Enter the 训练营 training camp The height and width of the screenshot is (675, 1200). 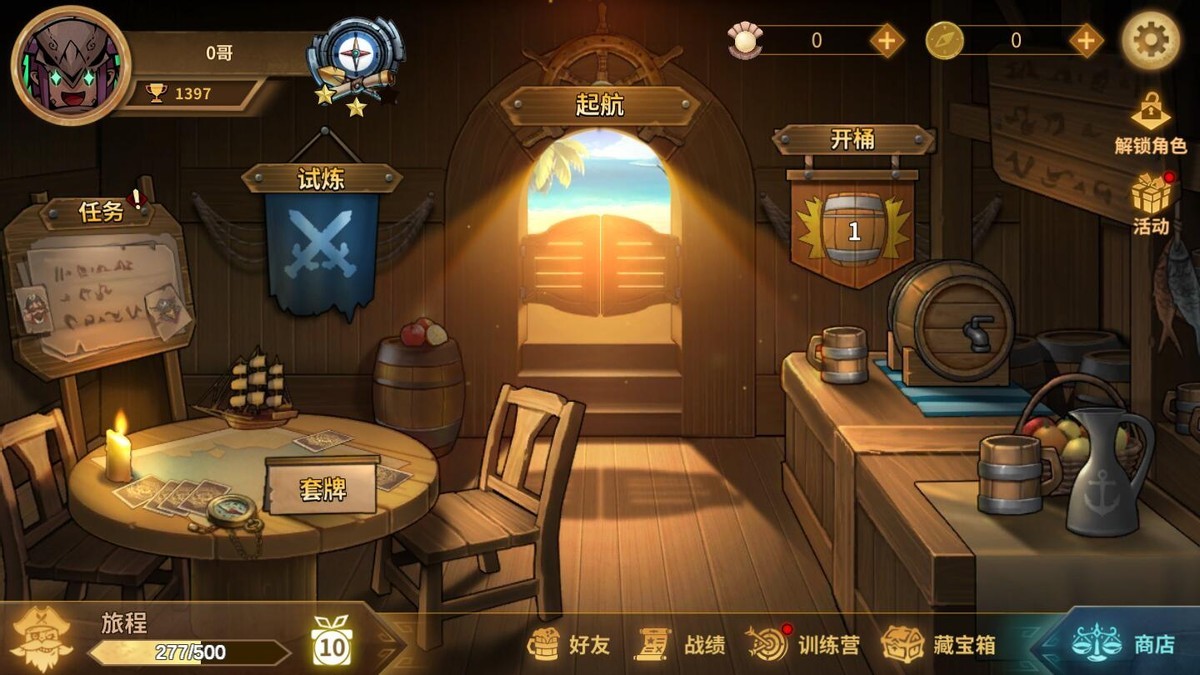point(804,645)
